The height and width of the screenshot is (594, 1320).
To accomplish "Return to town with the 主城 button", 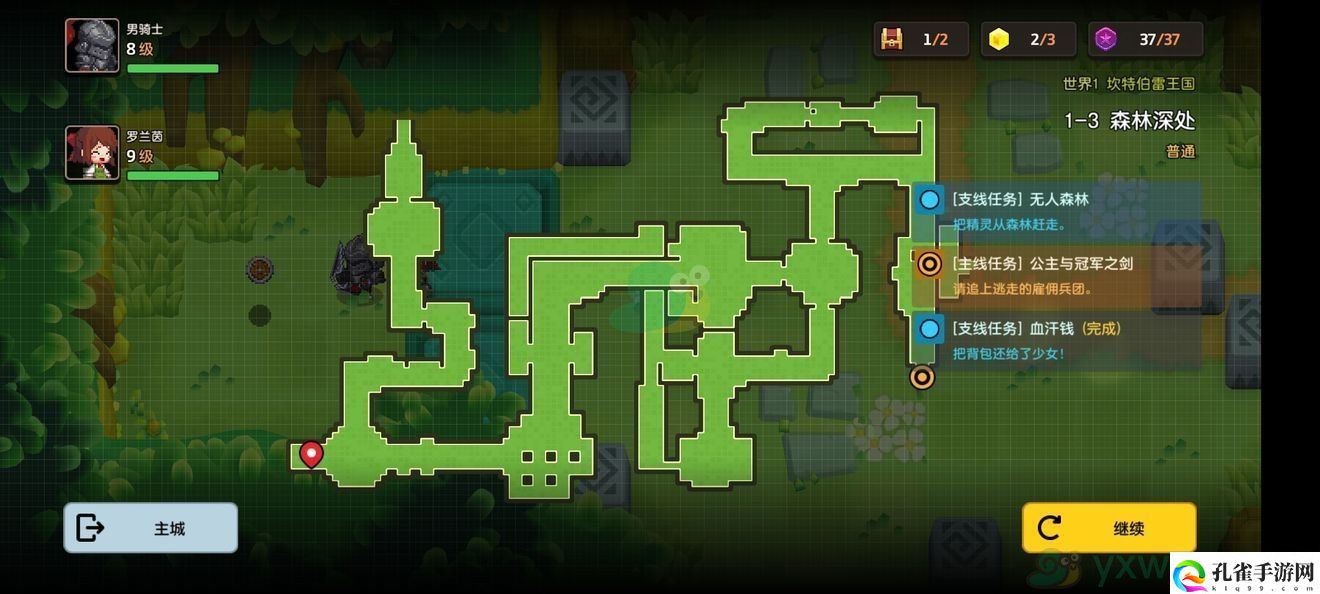I will click(x=150, y=528).
